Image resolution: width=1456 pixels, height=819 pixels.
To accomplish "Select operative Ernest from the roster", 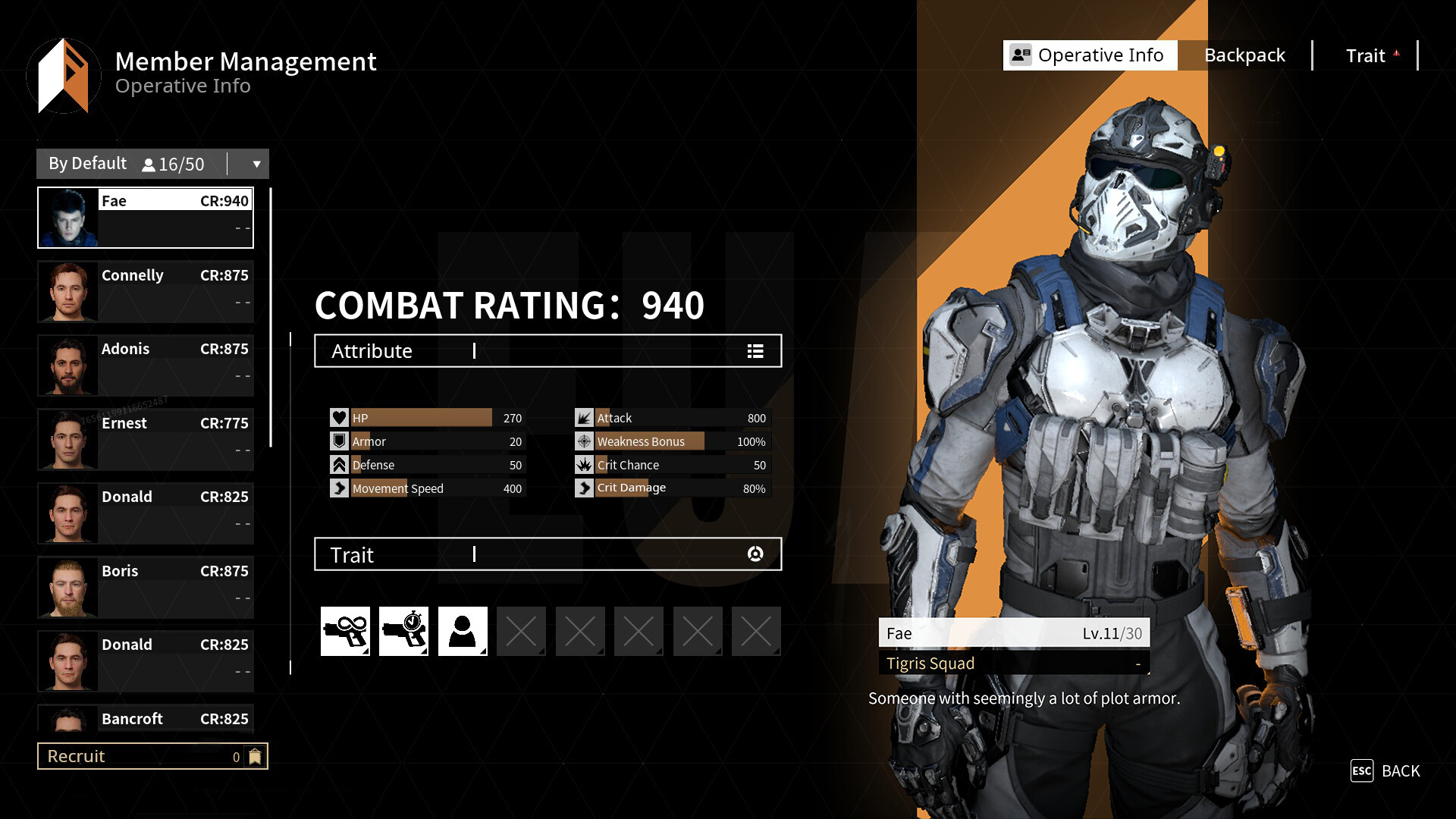I will tap(146, 439).
